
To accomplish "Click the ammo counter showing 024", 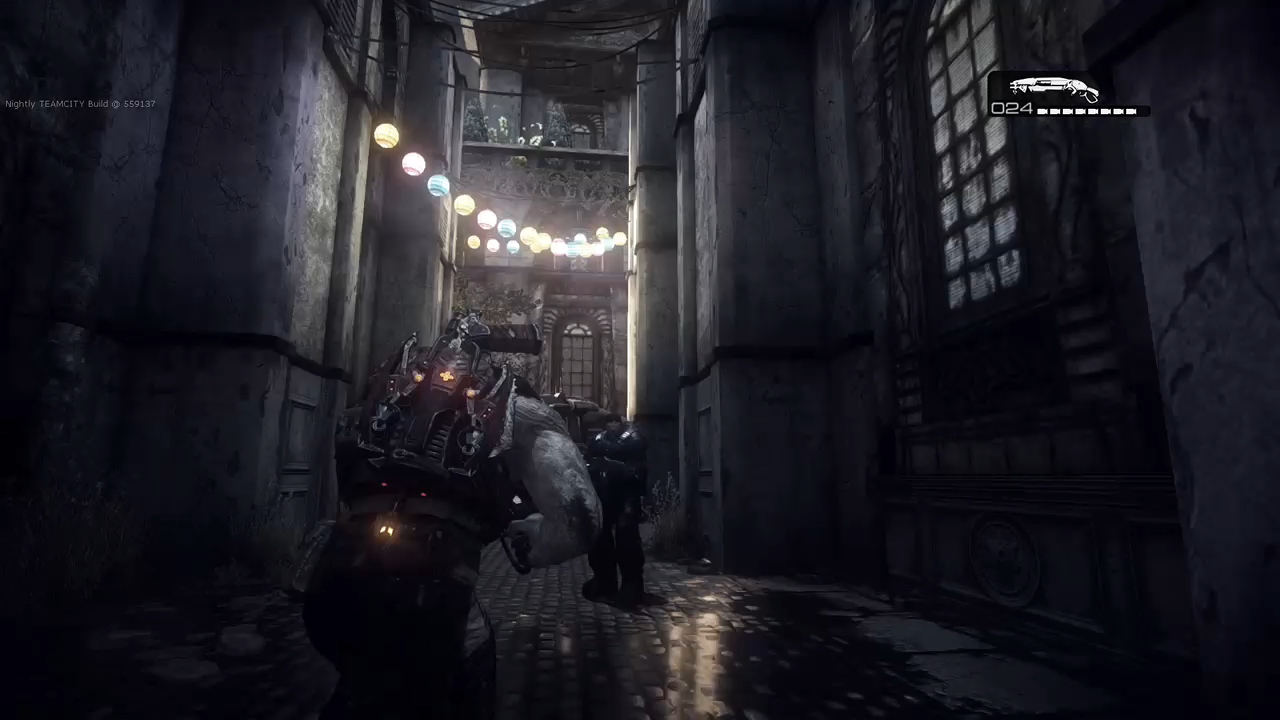I will pyautogui.click(x=1012, y=107).
